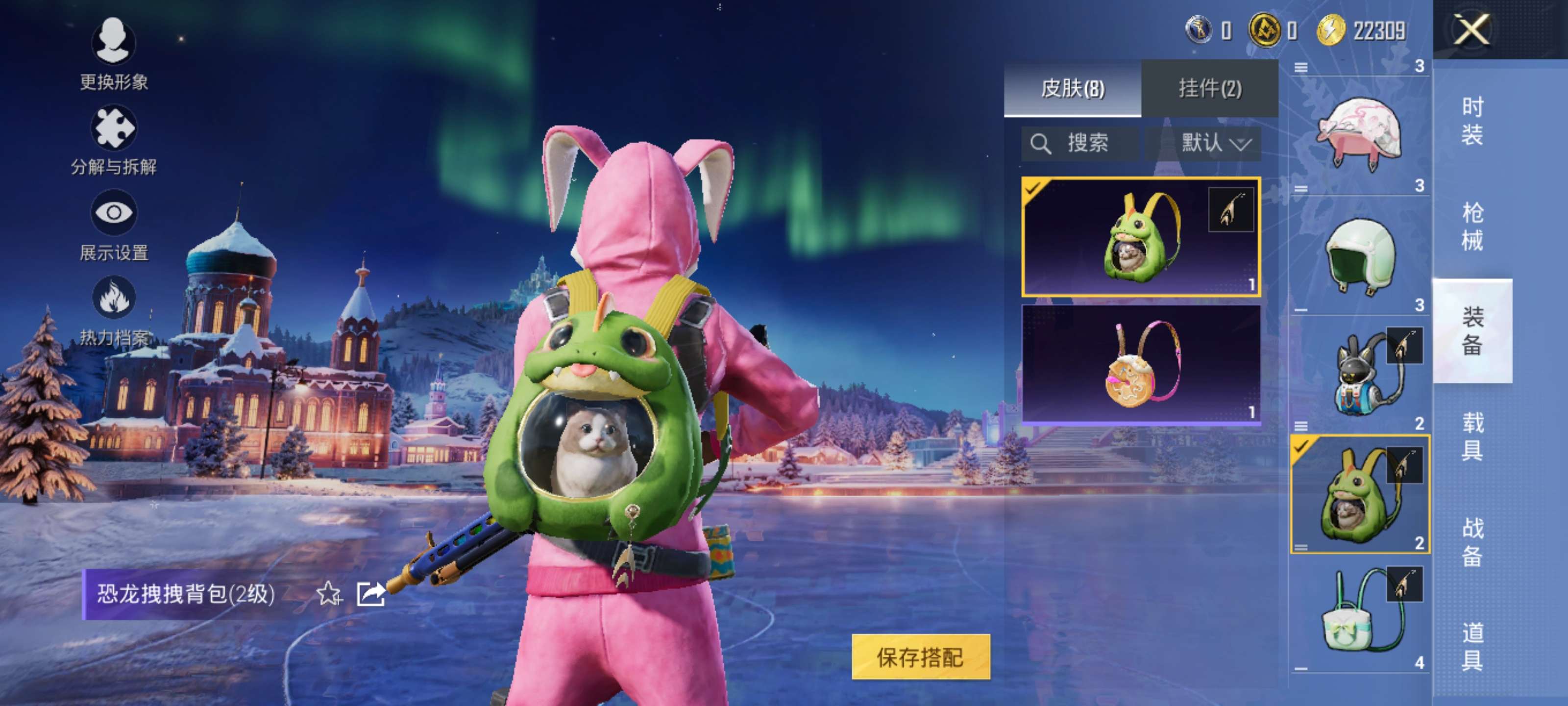Open 分解与拆解 dismantle menu

coord(113,140)
